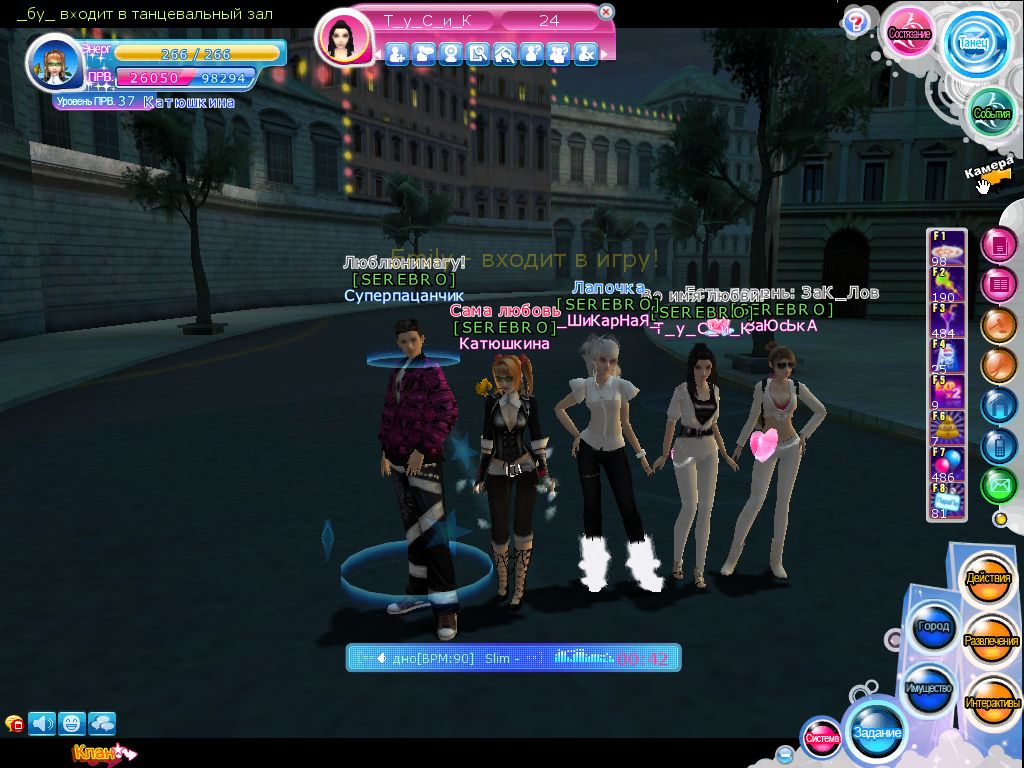Open the Развлечения entertainment menu

coord(990,641)
